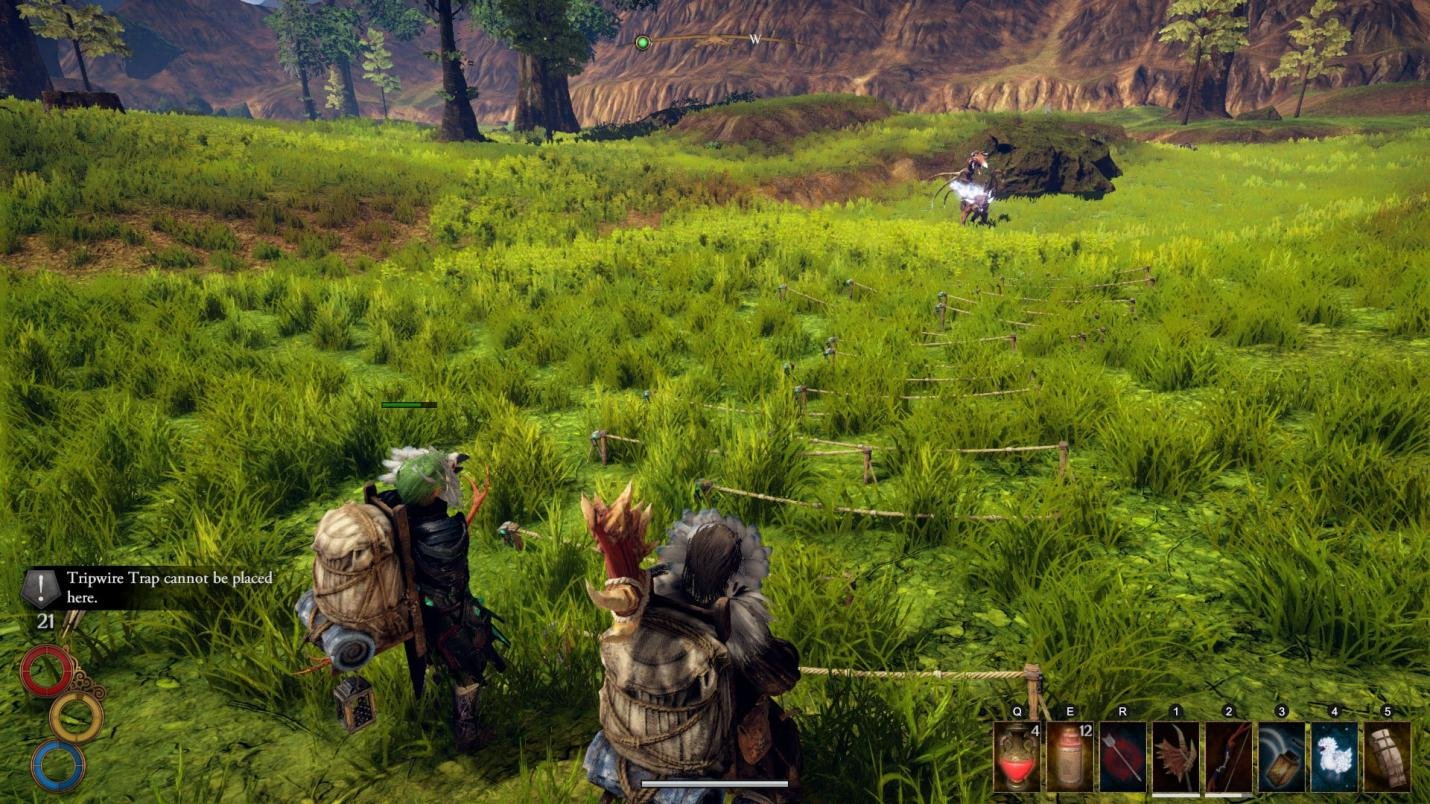Viewport: 1430px width, 804px height.
Task: Activate the lantern in hotbar slot 3
Action: (x=1281, y=756)
